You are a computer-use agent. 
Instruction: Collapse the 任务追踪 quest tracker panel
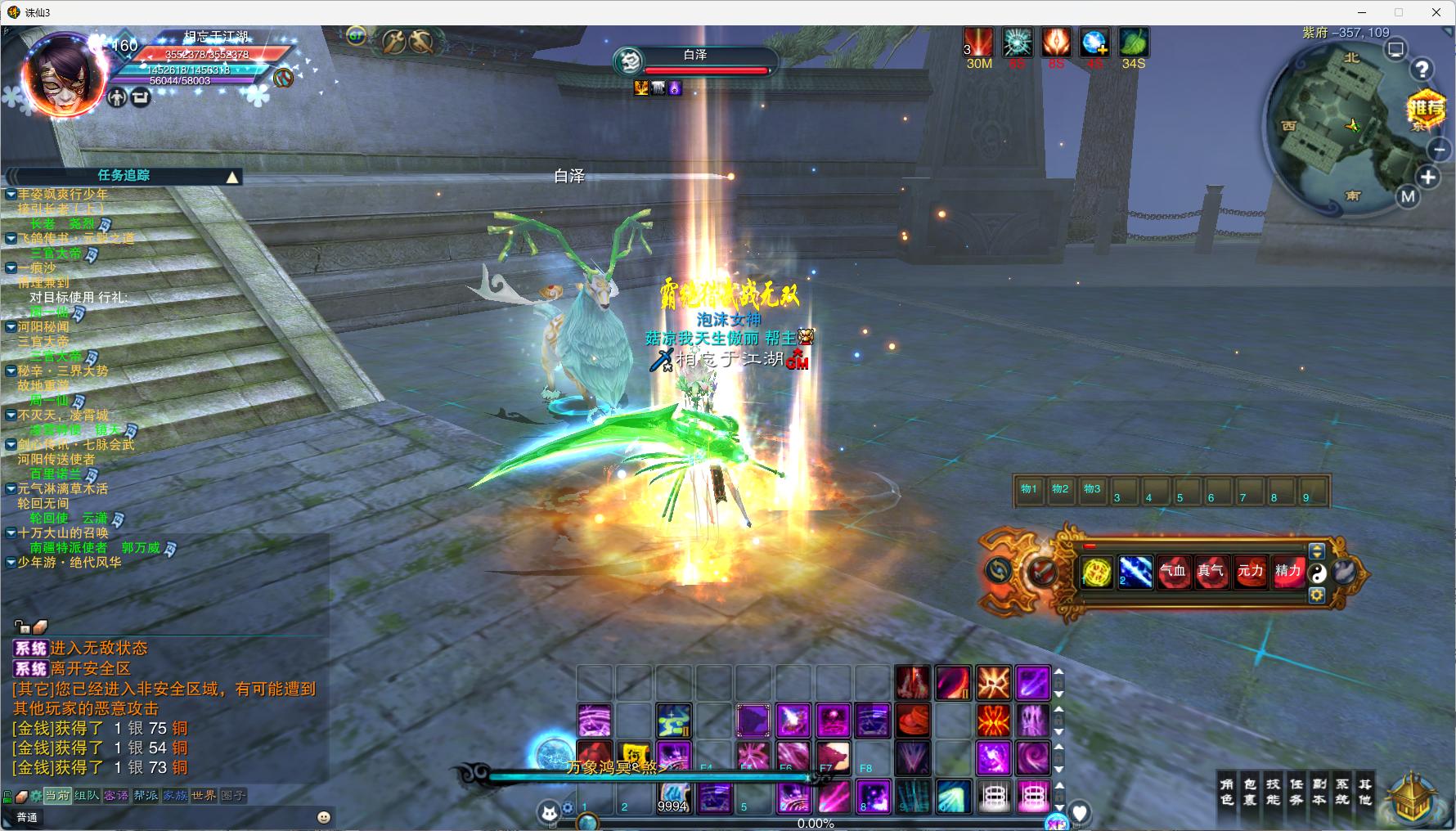pos(232,177)
